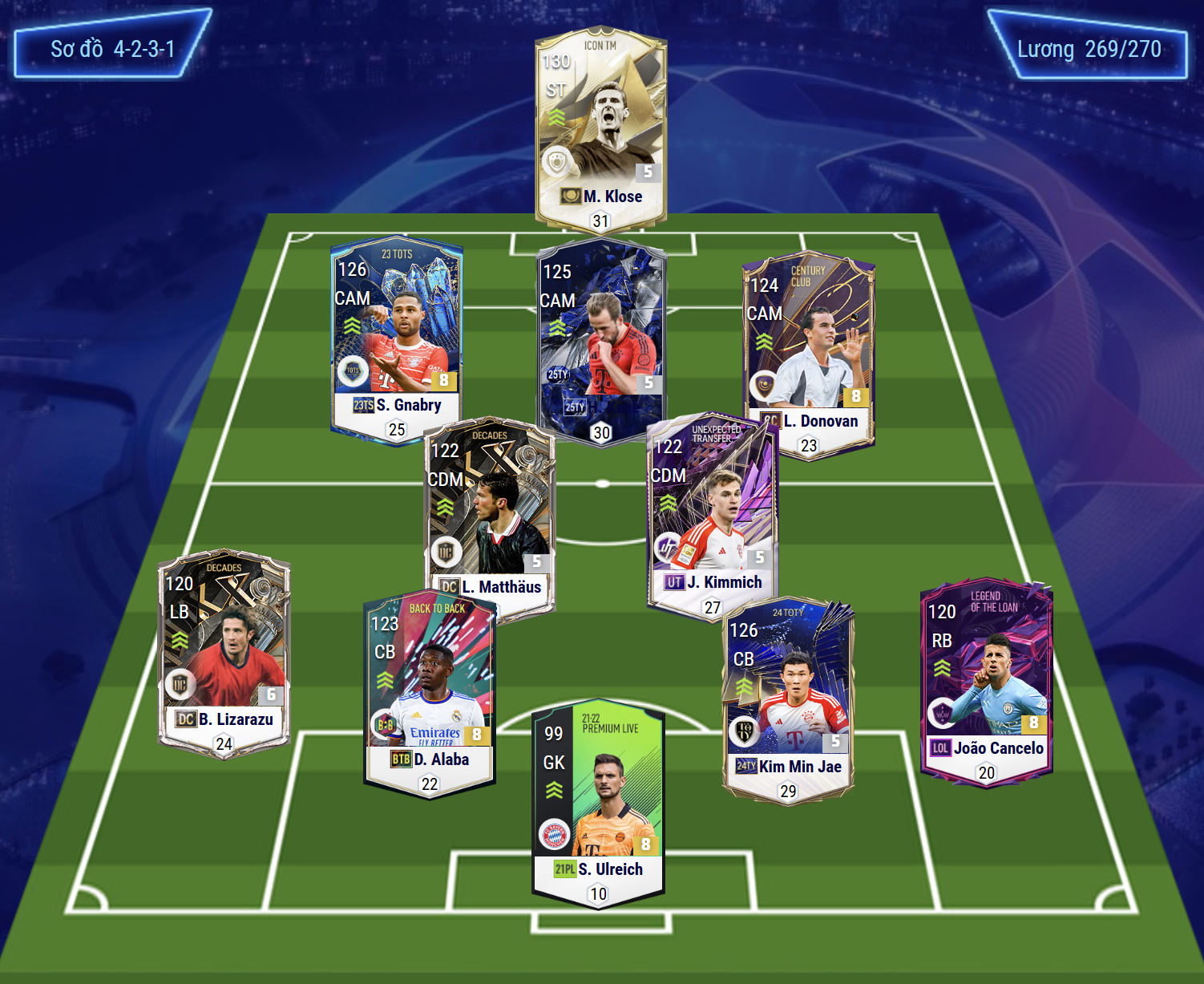
Task: Choose the J. Kimmich CDM card
Action: [x=712, y=513]
